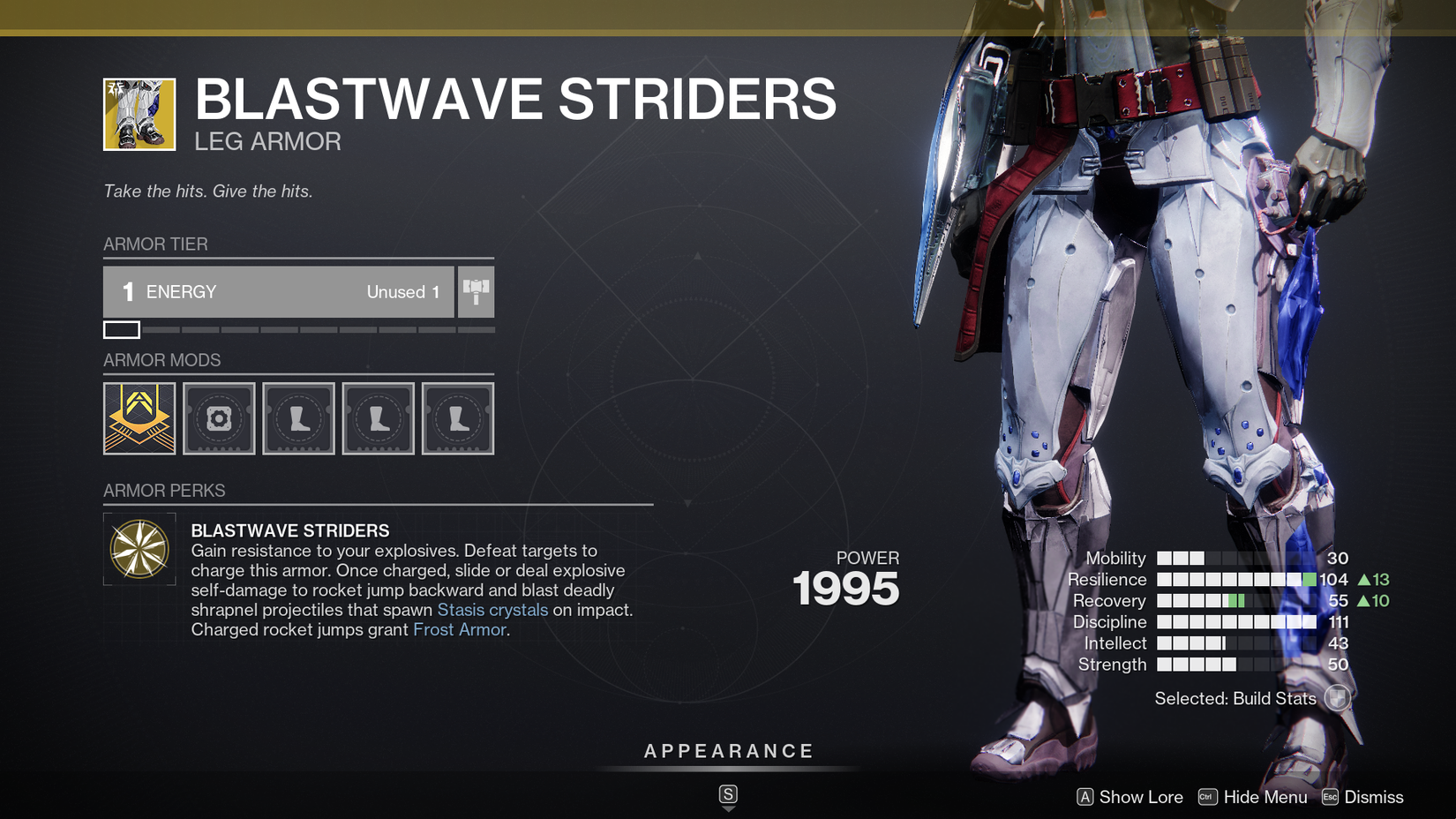
Task: Click the Frost Armor link in the perk text
Action: pos(459,629)
